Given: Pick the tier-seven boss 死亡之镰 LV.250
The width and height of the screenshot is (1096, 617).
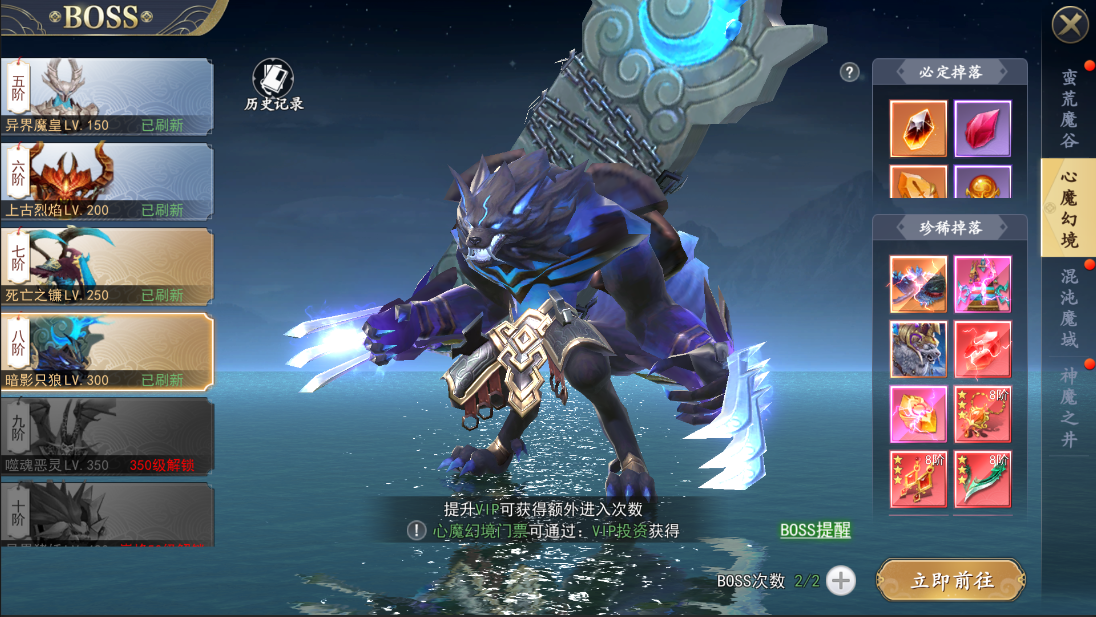Looking at the screenshot, I should (107, 267).
